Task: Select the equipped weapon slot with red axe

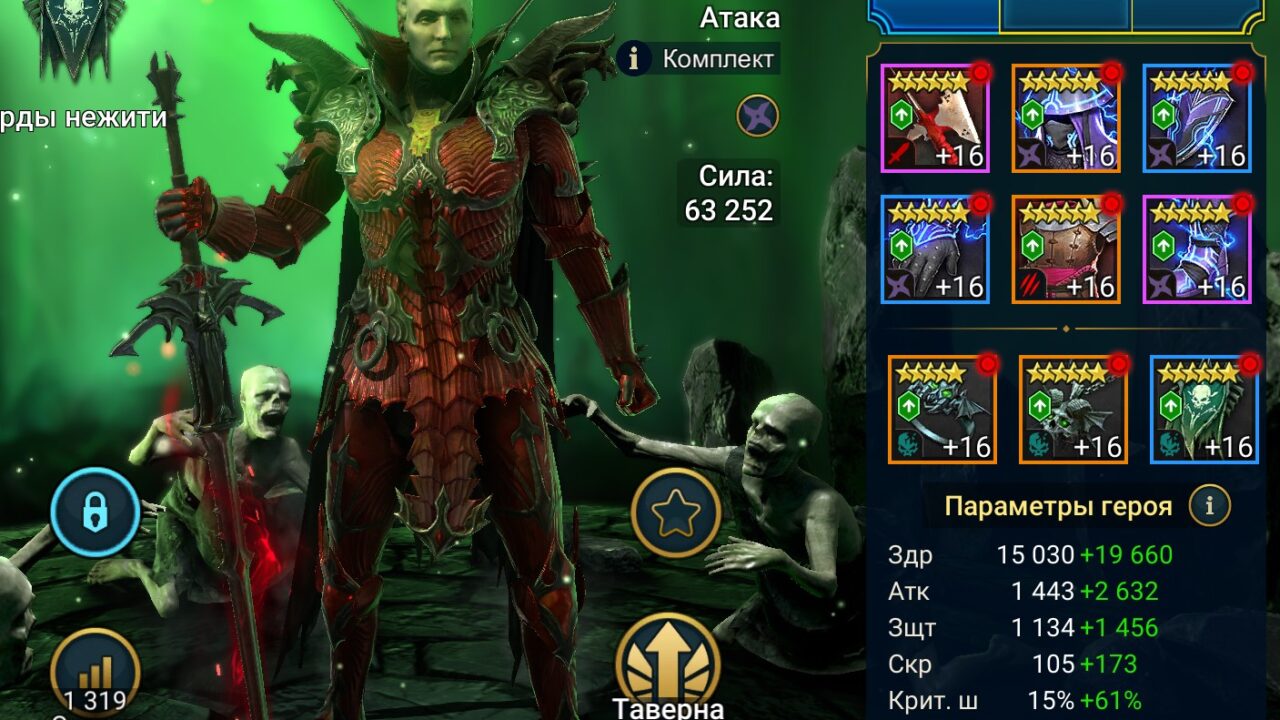Action: pos(935,118)
